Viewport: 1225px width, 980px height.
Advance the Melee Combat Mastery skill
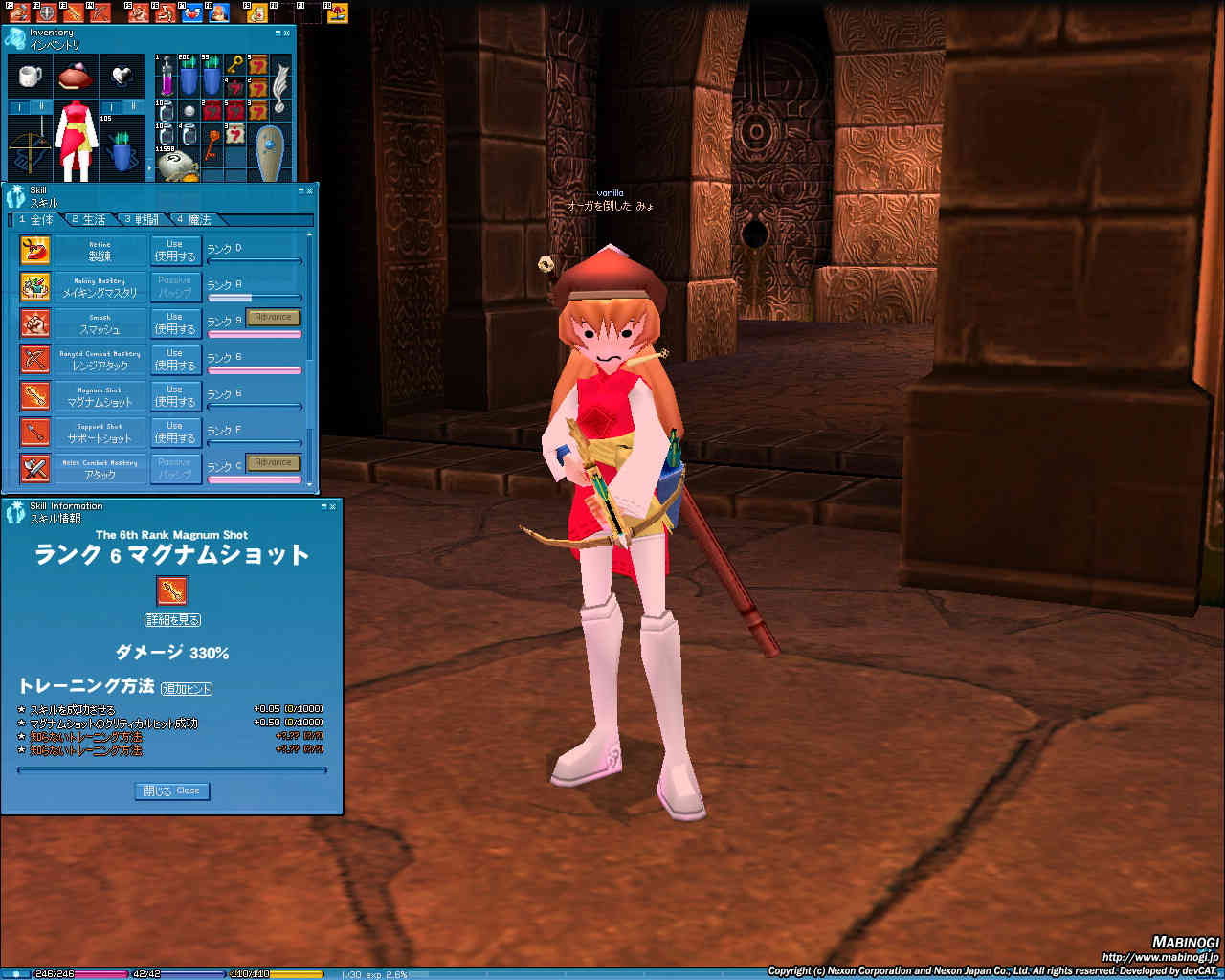pos(273,462)
